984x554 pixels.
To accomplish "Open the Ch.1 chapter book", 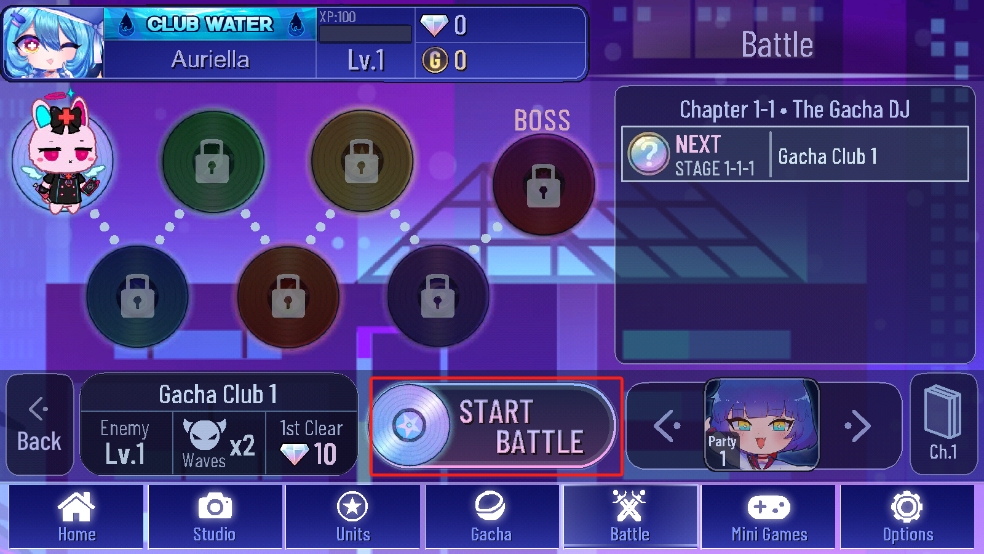I will tap(943, 425).
